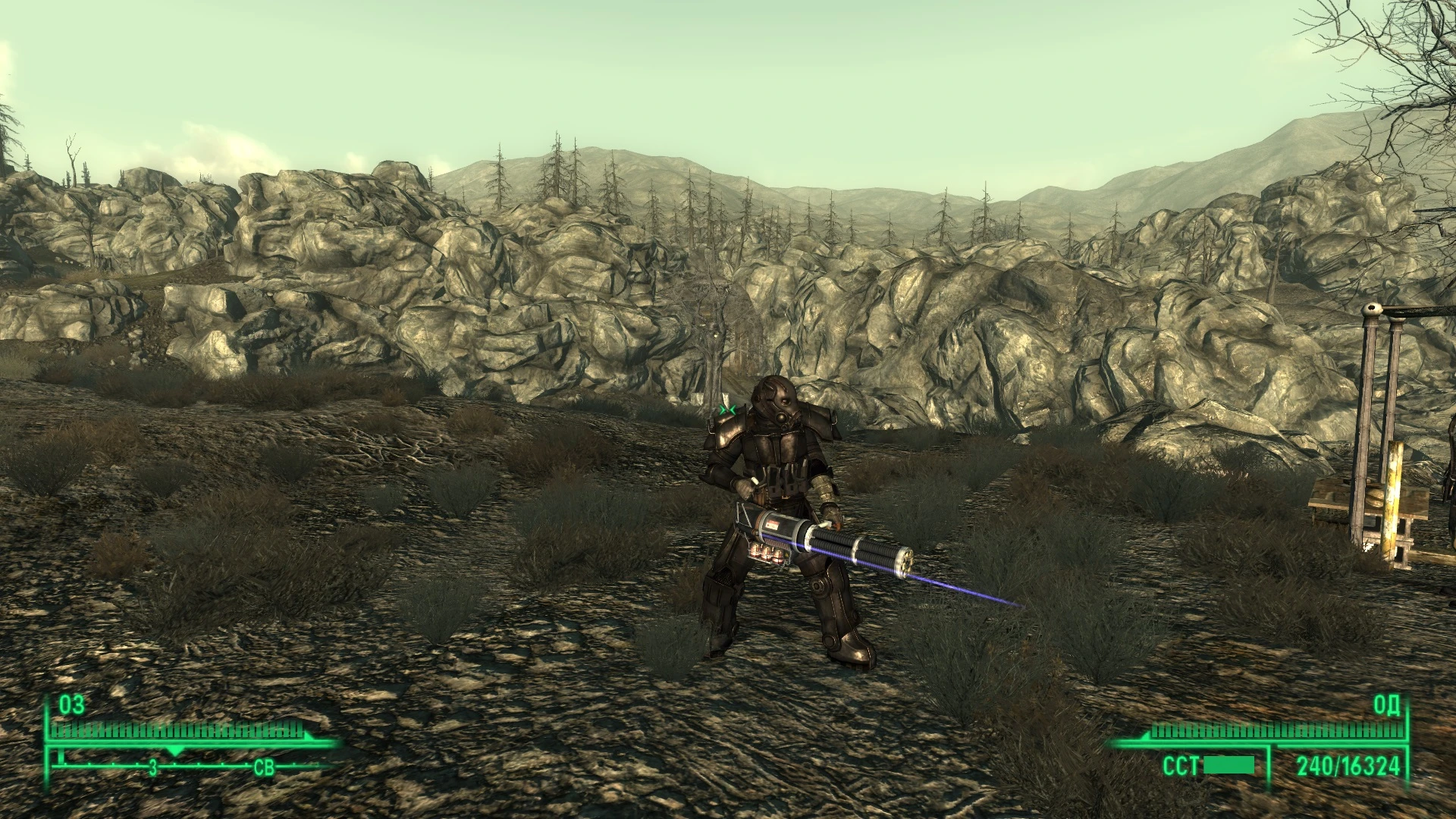Select the ССТ weapon condition indicator

point(1181,764)
